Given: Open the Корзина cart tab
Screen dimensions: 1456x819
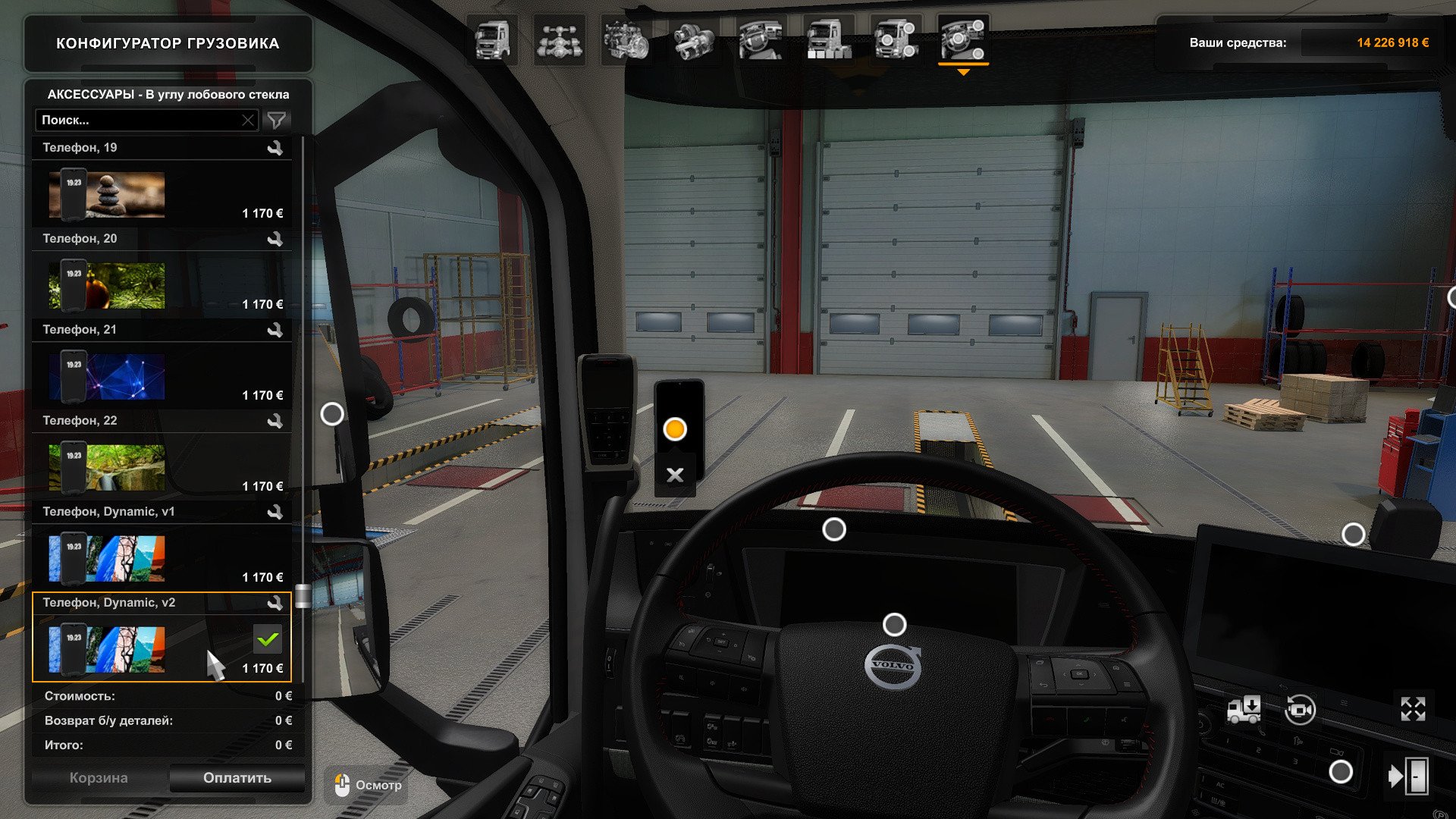Looking at the screenshot, I should pos(99,778).
